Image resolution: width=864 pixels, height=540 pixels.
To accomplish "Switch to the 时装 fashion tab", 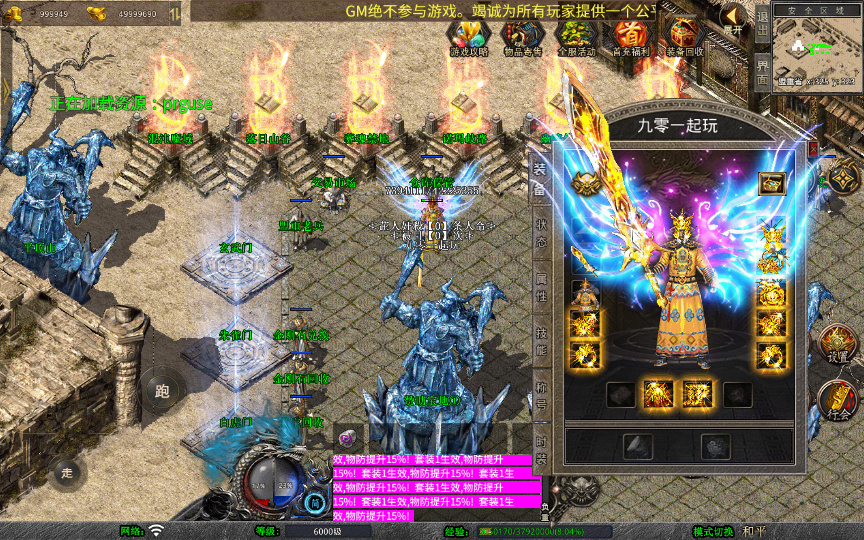I will 540,447.
